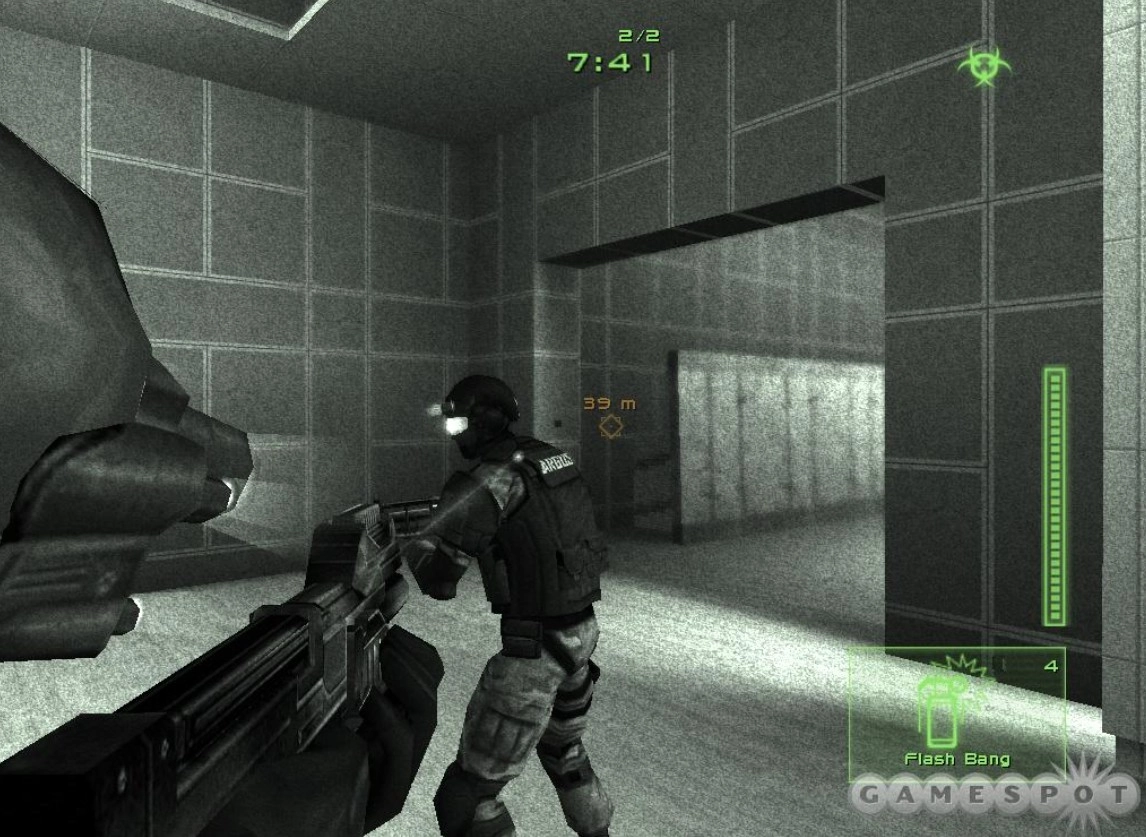1146x837 pixels.
Task: Select the Flash Bang grenade icon
Action: point(938,710)
